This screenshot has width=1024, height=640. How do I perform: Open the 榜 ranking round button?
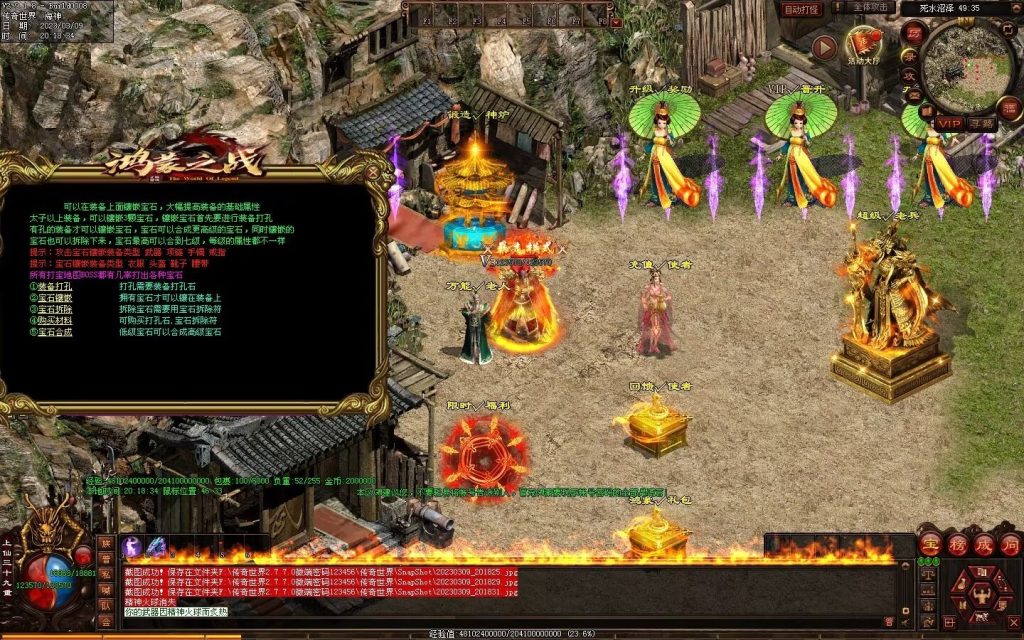coord(958,544)
